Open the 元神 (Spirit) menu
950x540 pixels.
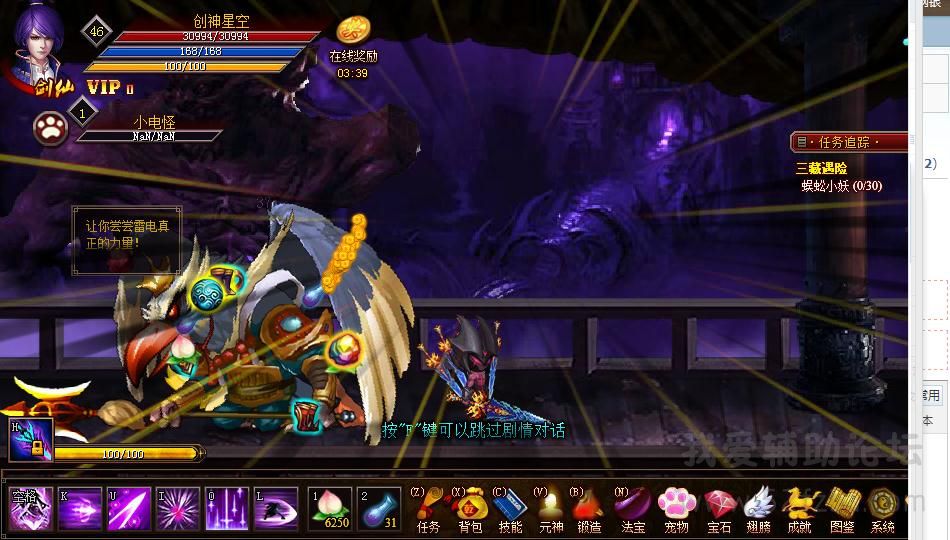[551, 506]
